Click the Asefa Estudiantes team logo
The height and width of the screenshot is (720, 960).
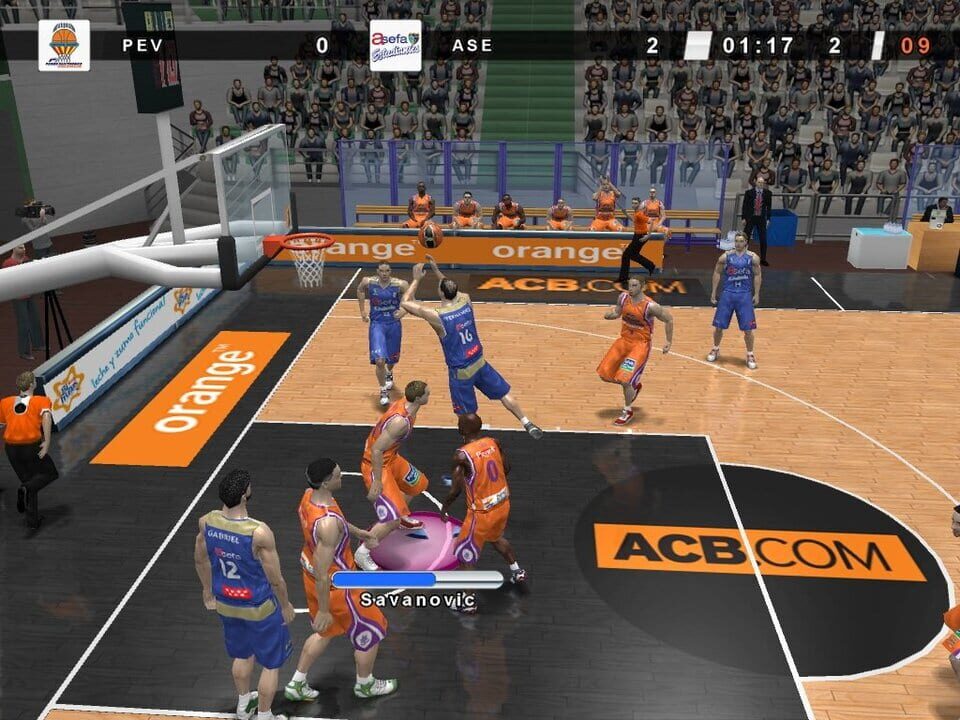[x=395, y=45]
